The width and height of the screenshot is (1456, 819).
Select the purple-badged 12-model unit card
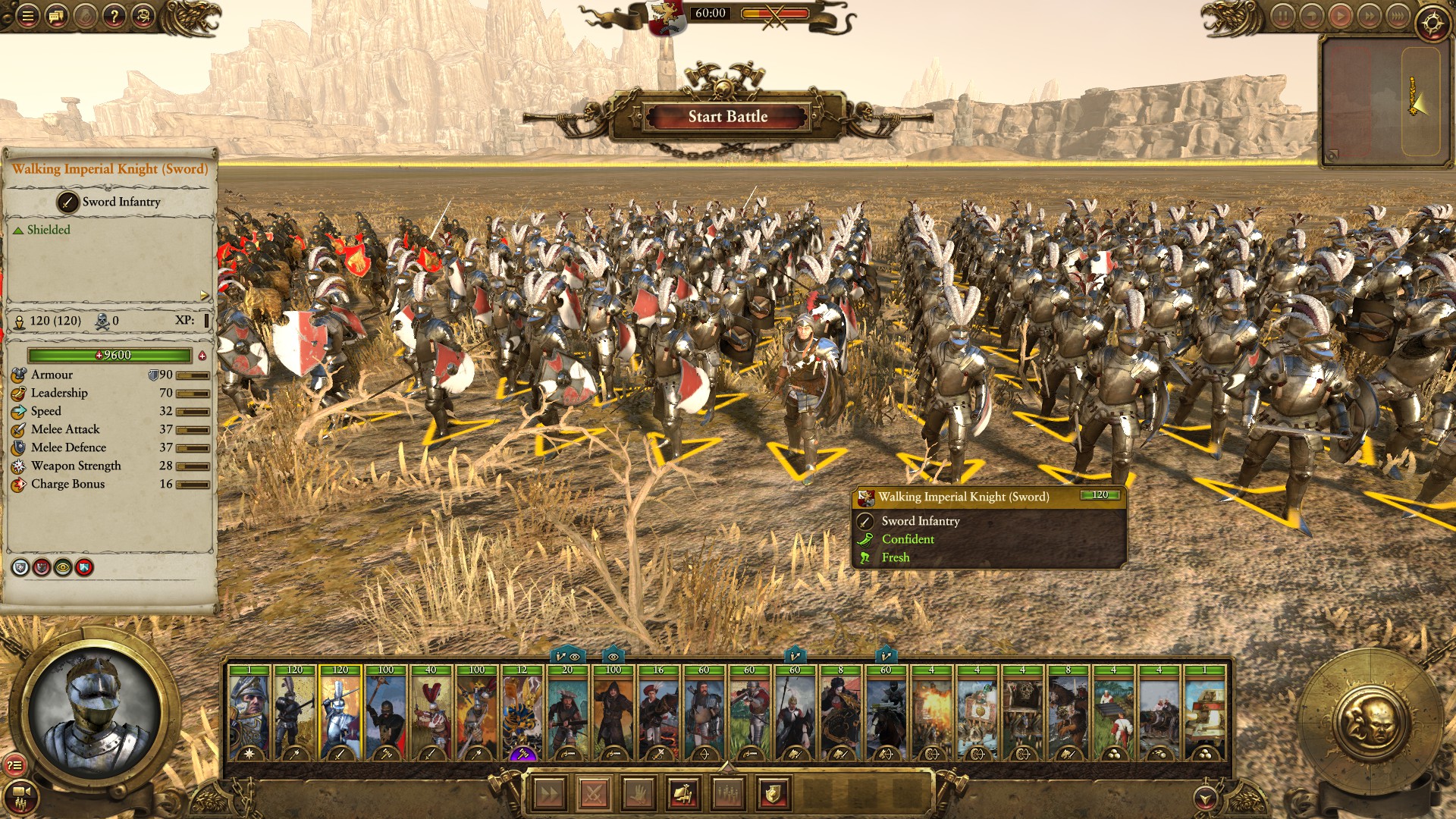tap(522, 713)
